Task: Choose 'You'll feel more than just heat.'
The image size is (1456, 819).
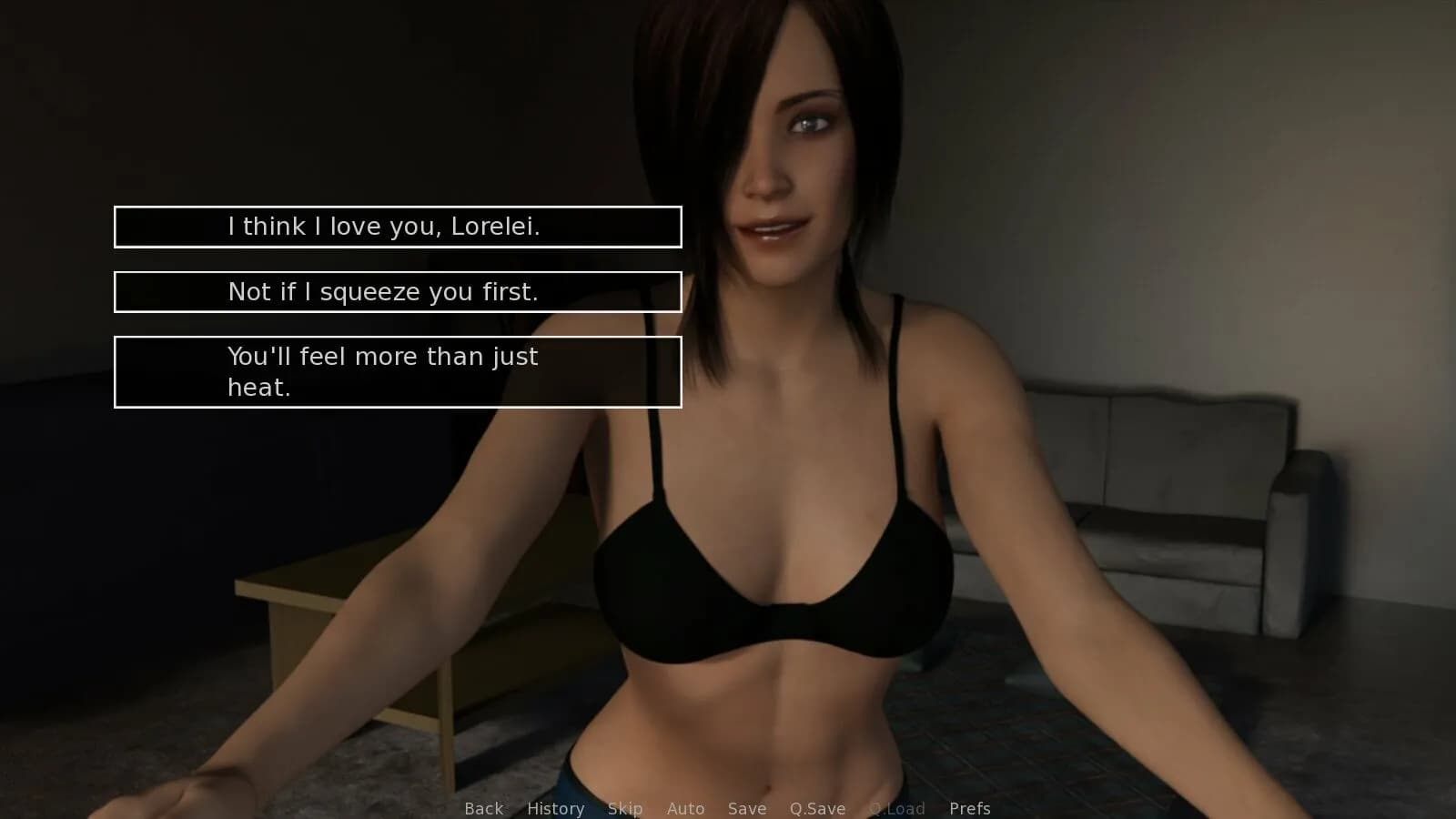Action: click(x=397, y=370)
